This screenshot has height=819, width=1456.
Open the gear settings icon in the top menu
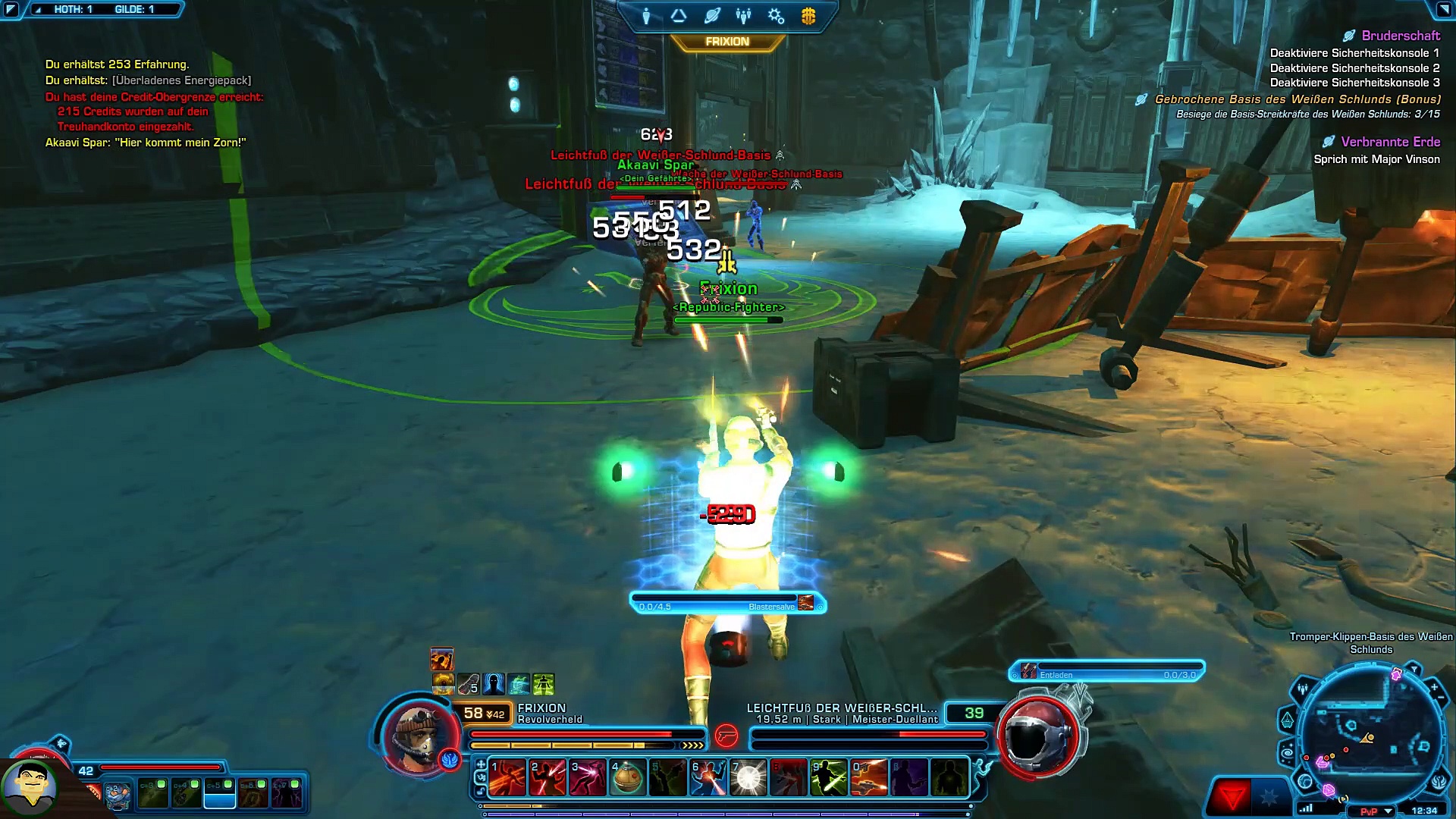point(776,16)
